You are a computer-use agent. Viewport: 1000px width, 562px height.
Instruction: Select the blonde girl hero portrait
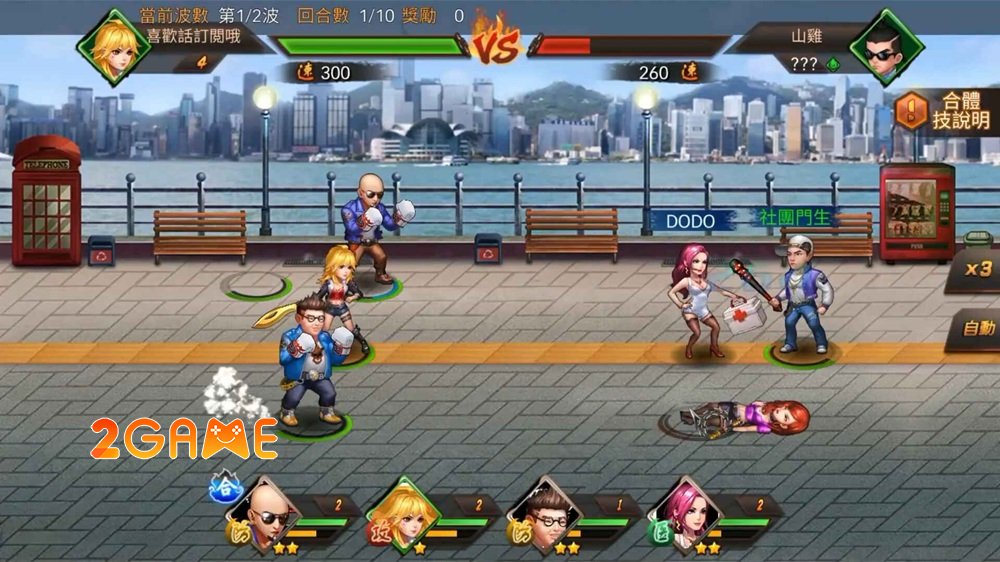[x=407, y=512]
